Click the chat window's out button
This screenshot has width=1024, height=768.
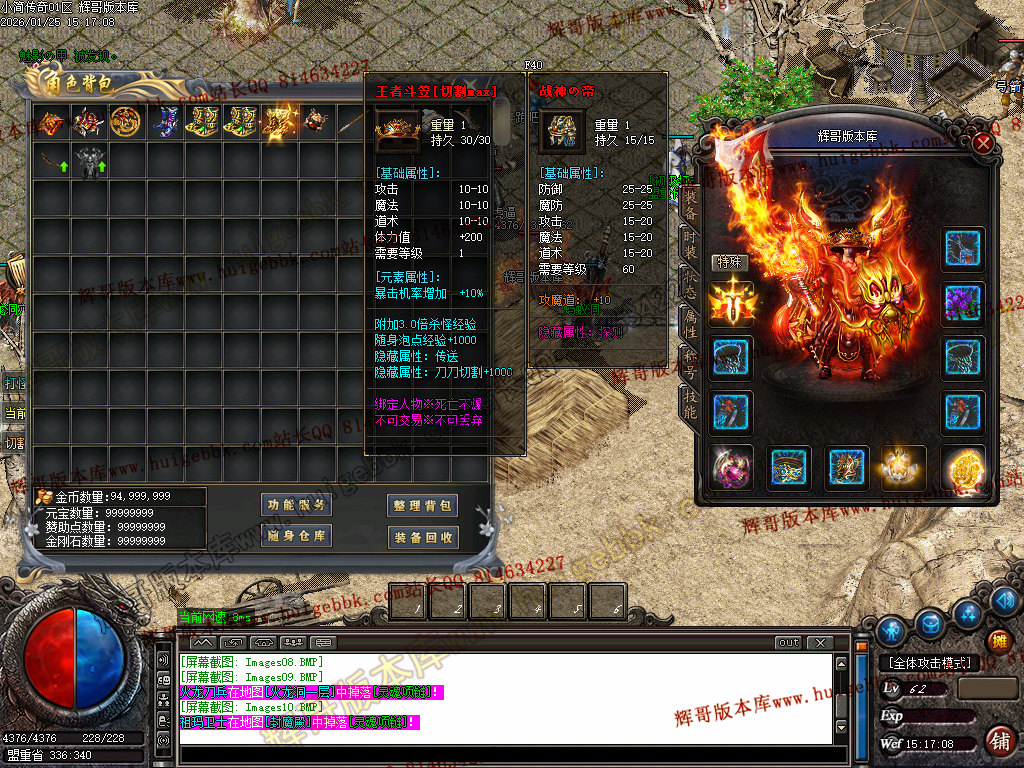click(x=788, y=643)
